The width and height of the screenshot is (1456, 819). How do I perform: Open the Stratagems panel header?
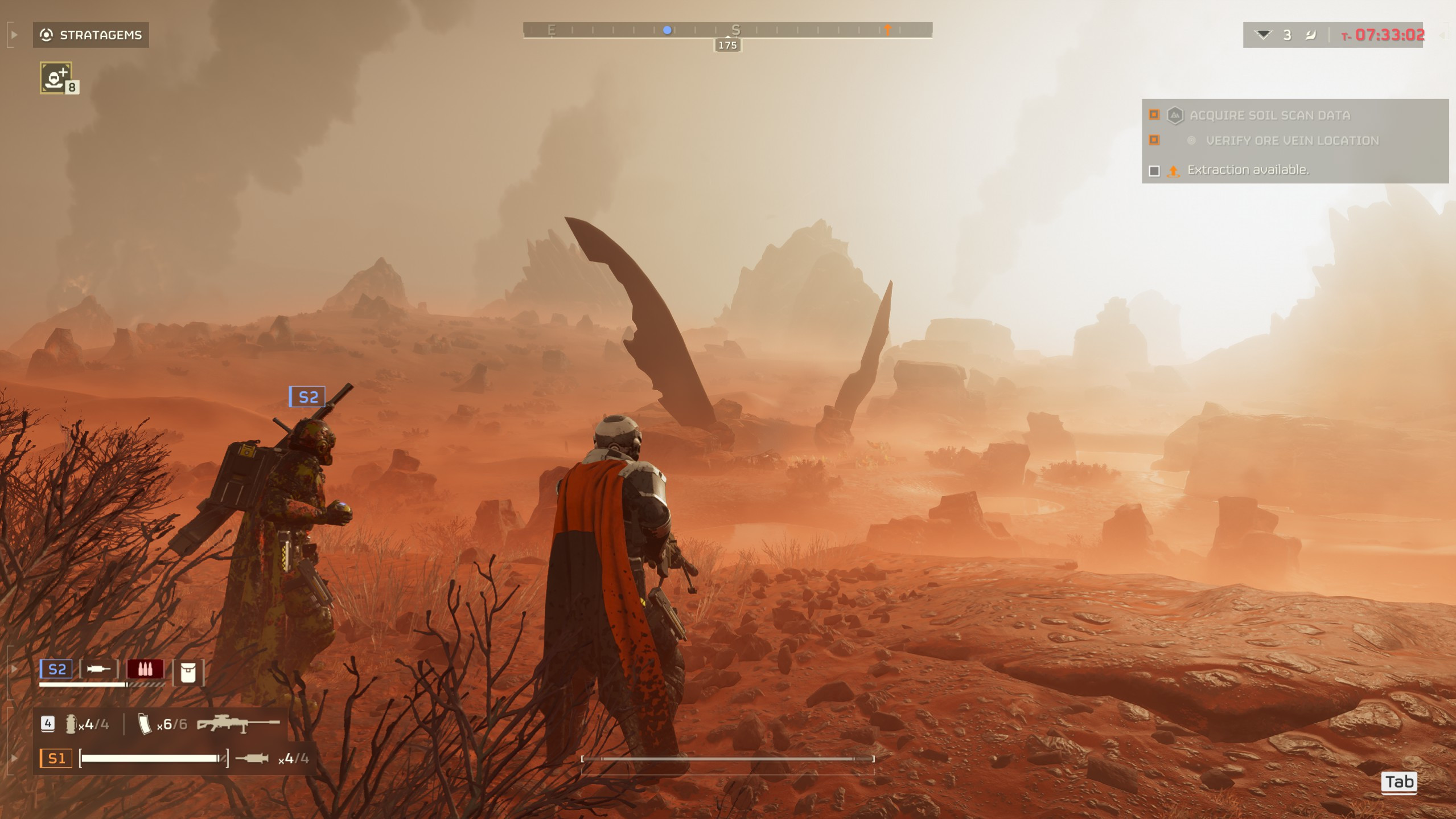tap(91, 35)
